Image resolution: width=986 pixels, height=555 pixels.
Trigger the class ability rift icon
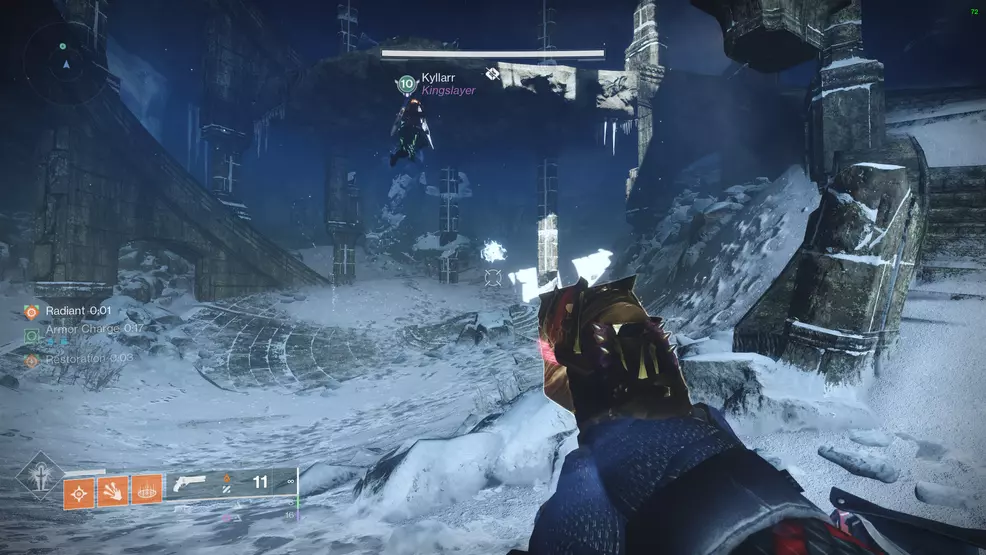coord(147,490)
